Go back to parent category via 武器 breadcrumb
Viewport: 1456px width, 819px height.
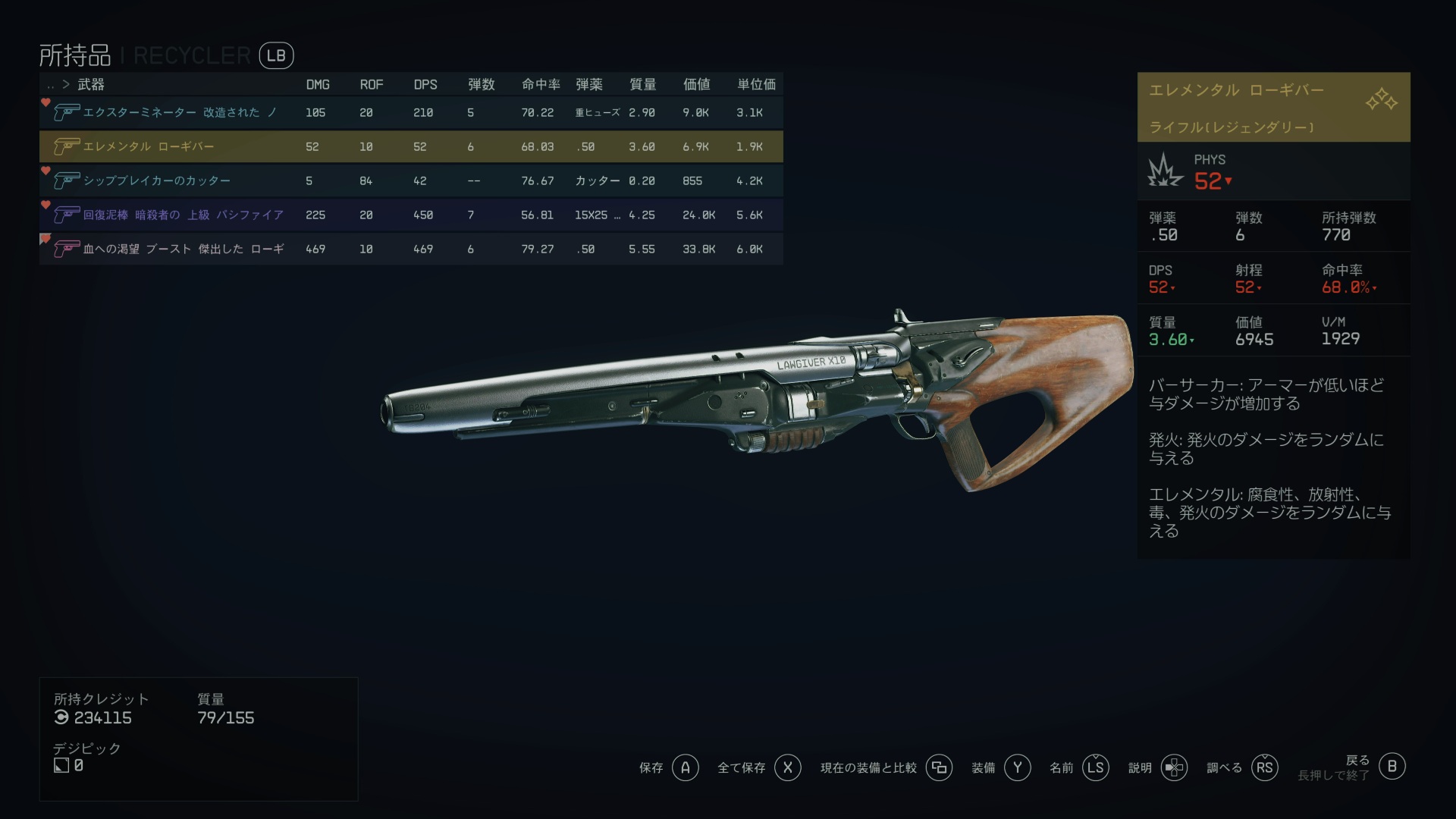tap(90, 84)
